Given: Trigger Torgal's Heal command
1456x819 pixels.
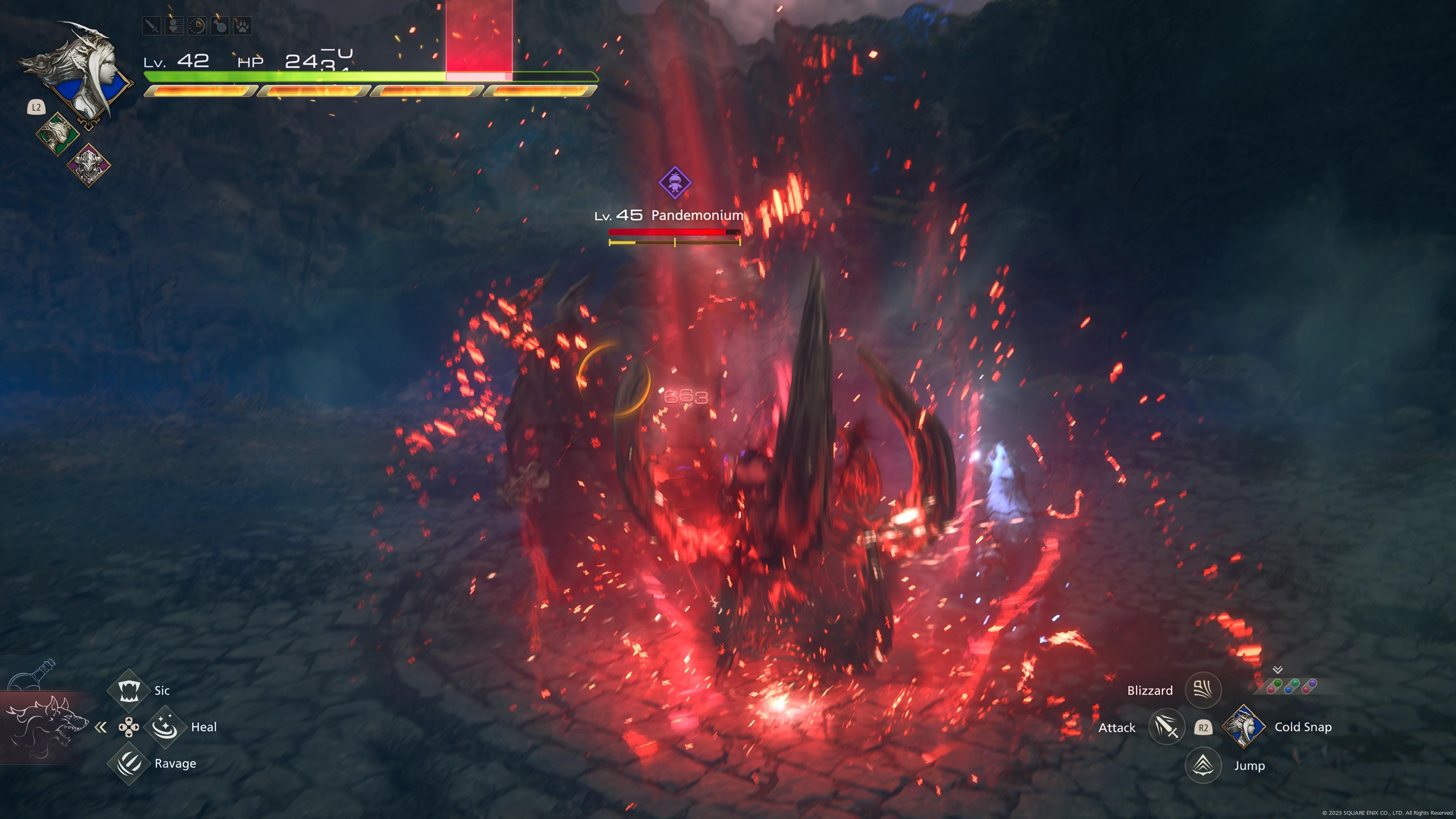Looking at the screenshot, I should click(x=165, y=727).
